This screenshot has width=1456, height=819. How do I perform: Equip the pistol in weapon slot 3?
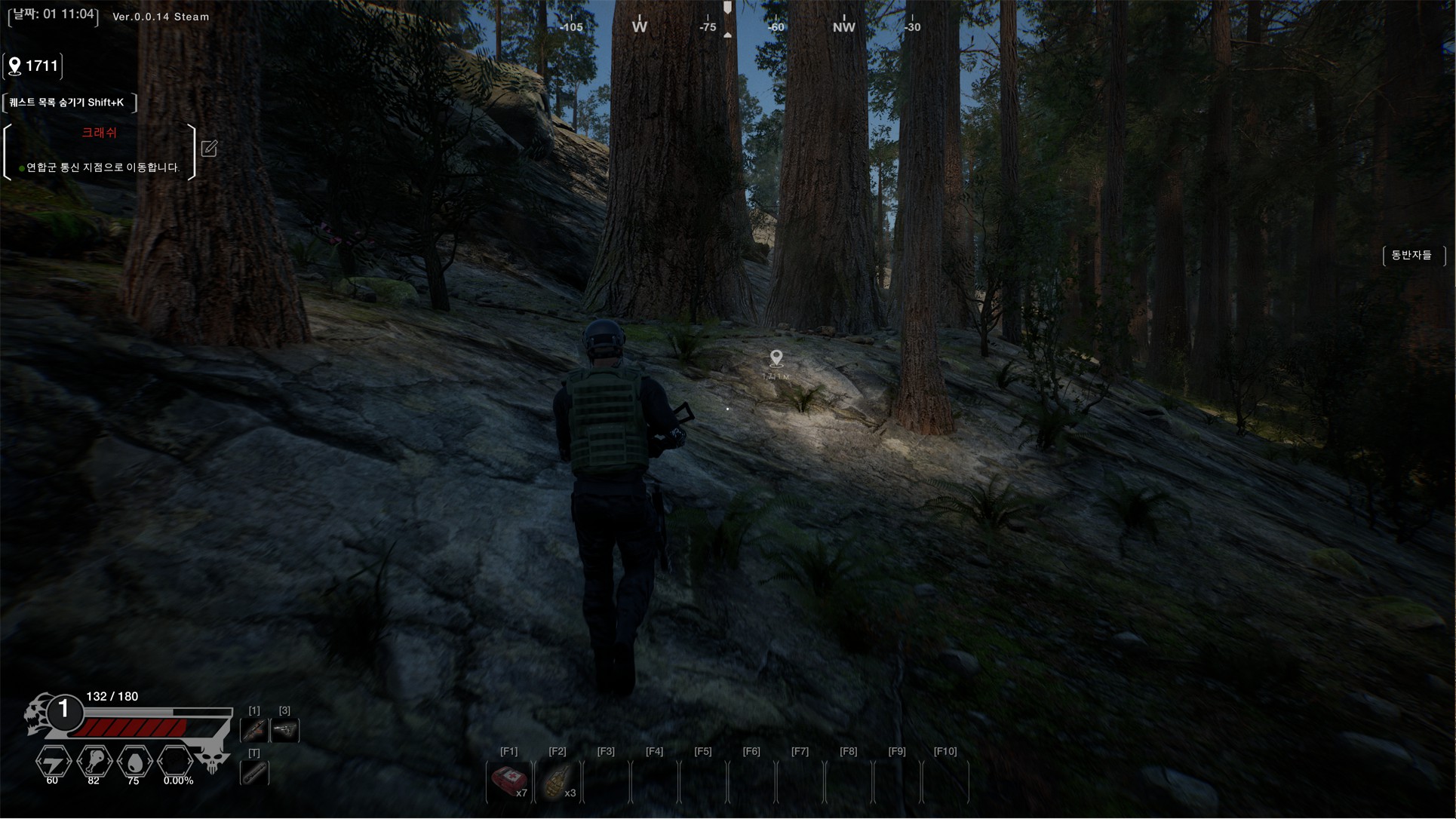pos(285,730)
